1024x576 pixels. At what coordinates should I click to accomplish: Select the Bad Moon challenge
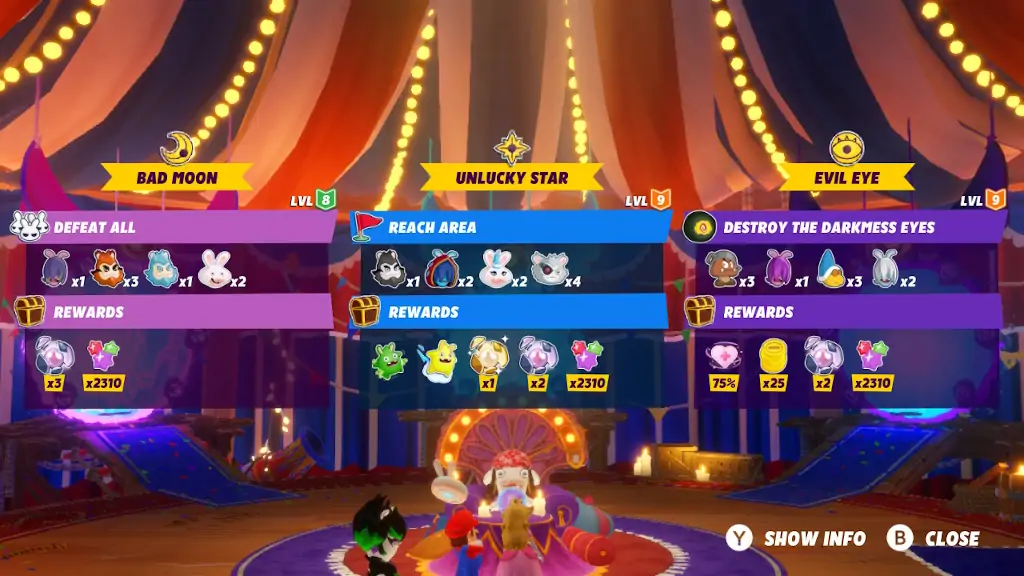[x=177, y=178]
